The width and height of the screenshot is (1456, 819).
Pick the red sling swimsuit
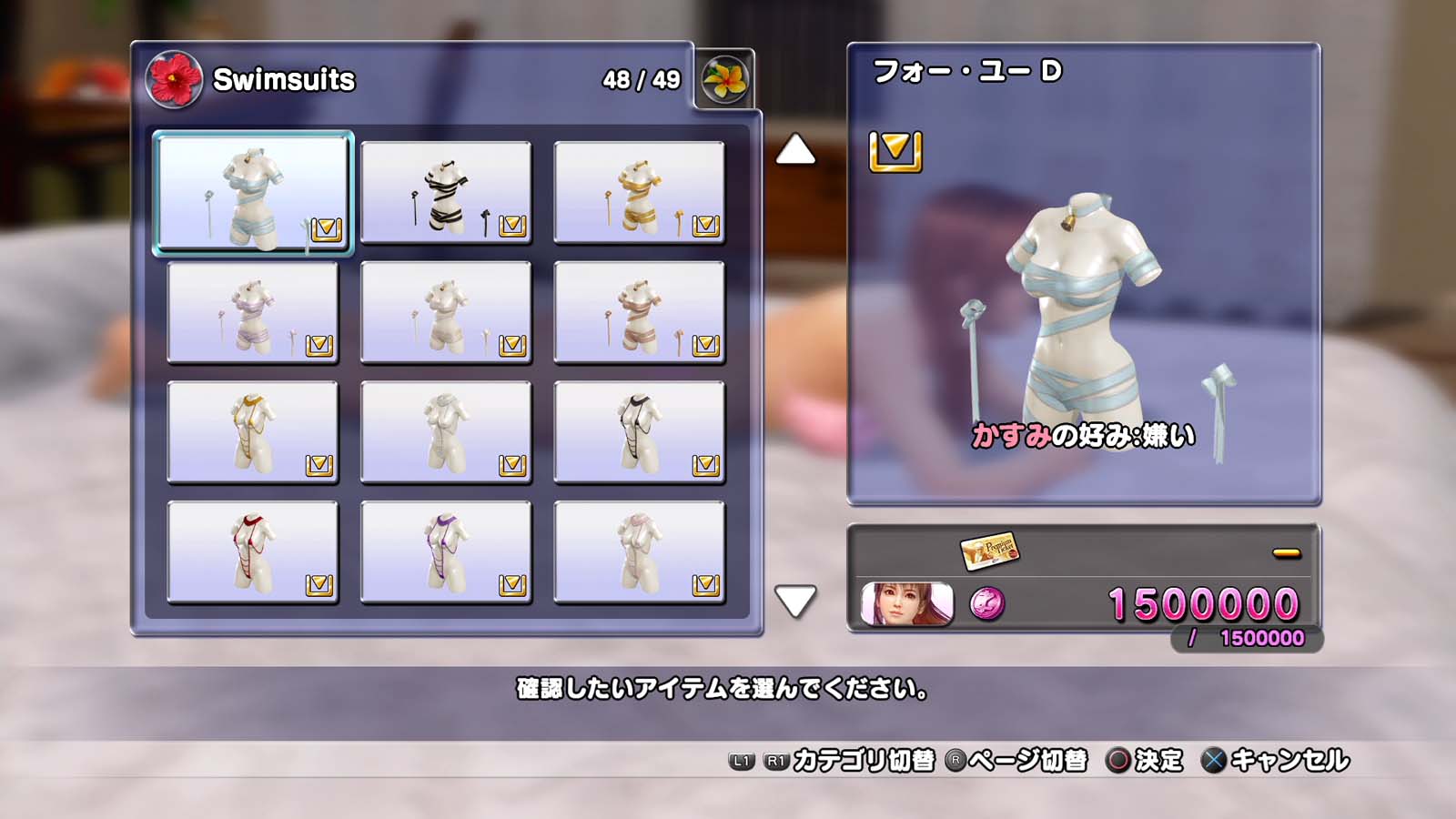pyautogui.click(x=252, y=552)
